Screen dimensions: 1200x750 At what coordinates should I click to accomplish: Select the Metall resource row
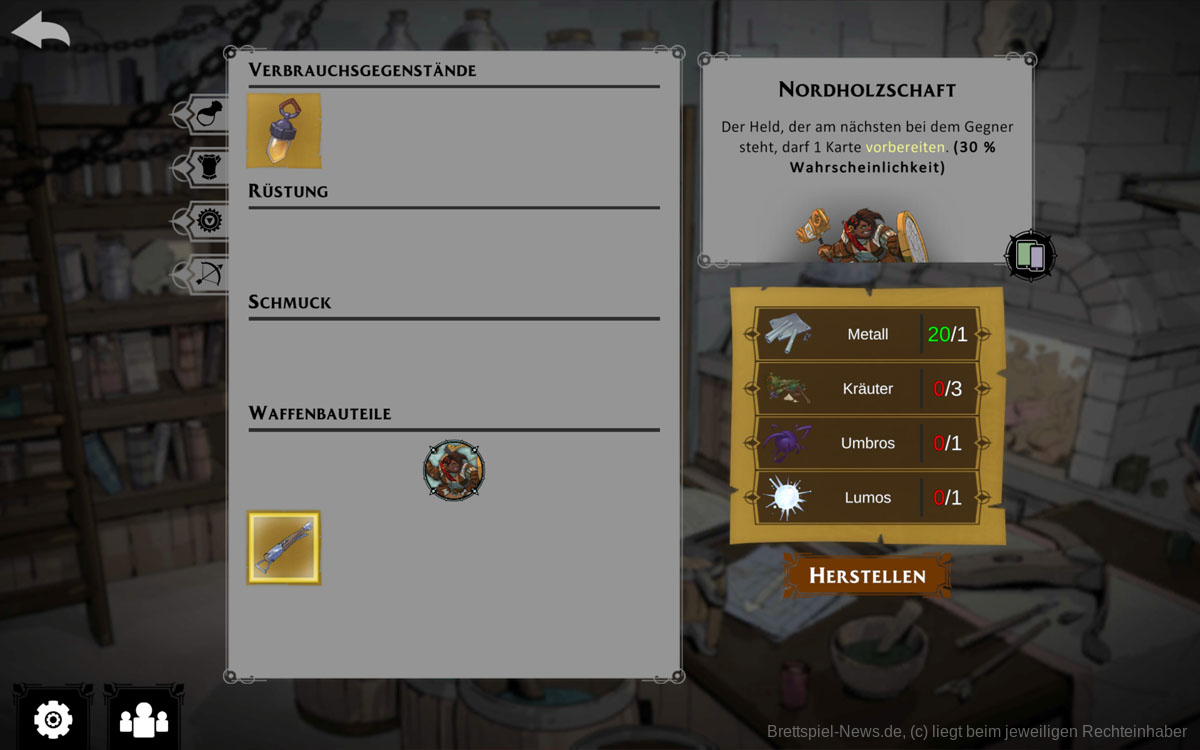click(867, 334)
